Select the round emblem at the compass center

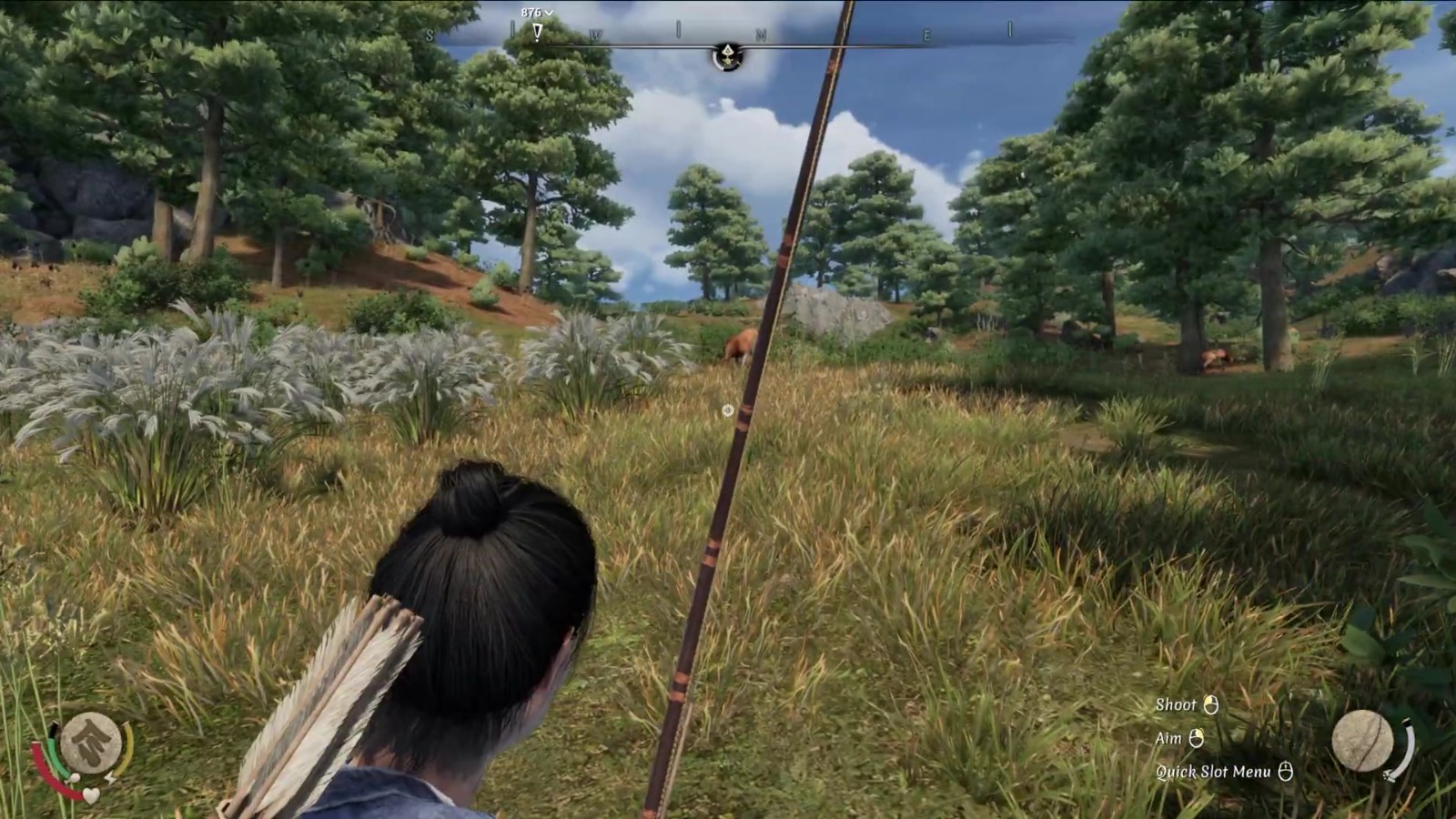click(727, 56)
